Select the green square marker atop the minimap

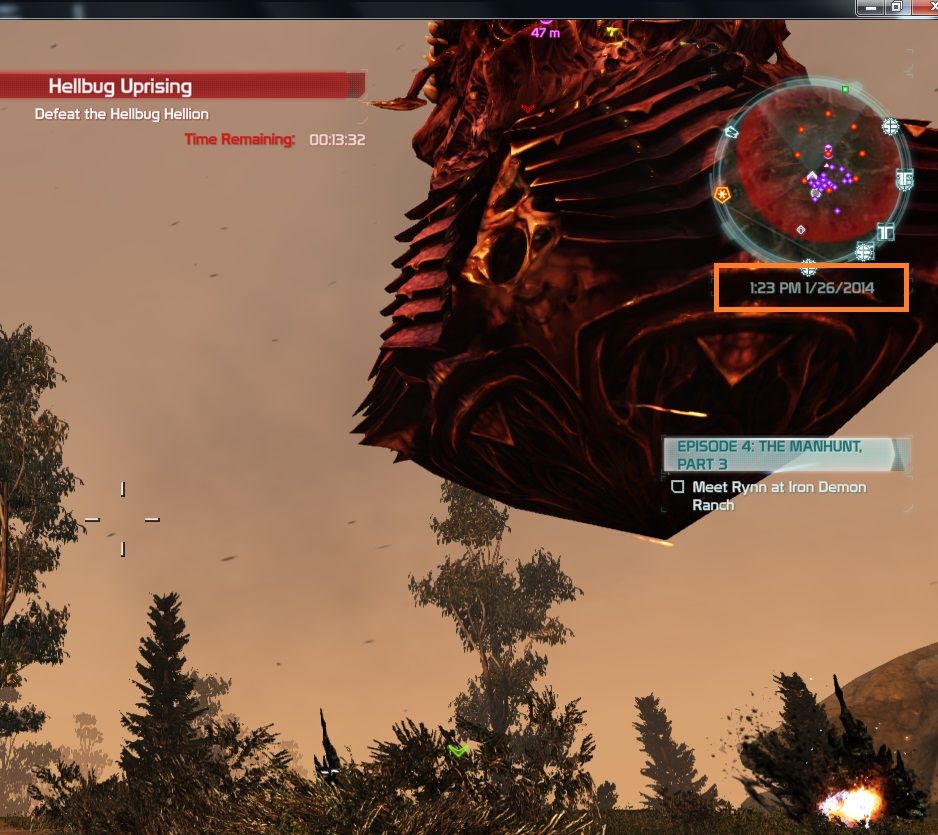click(845, 90)
